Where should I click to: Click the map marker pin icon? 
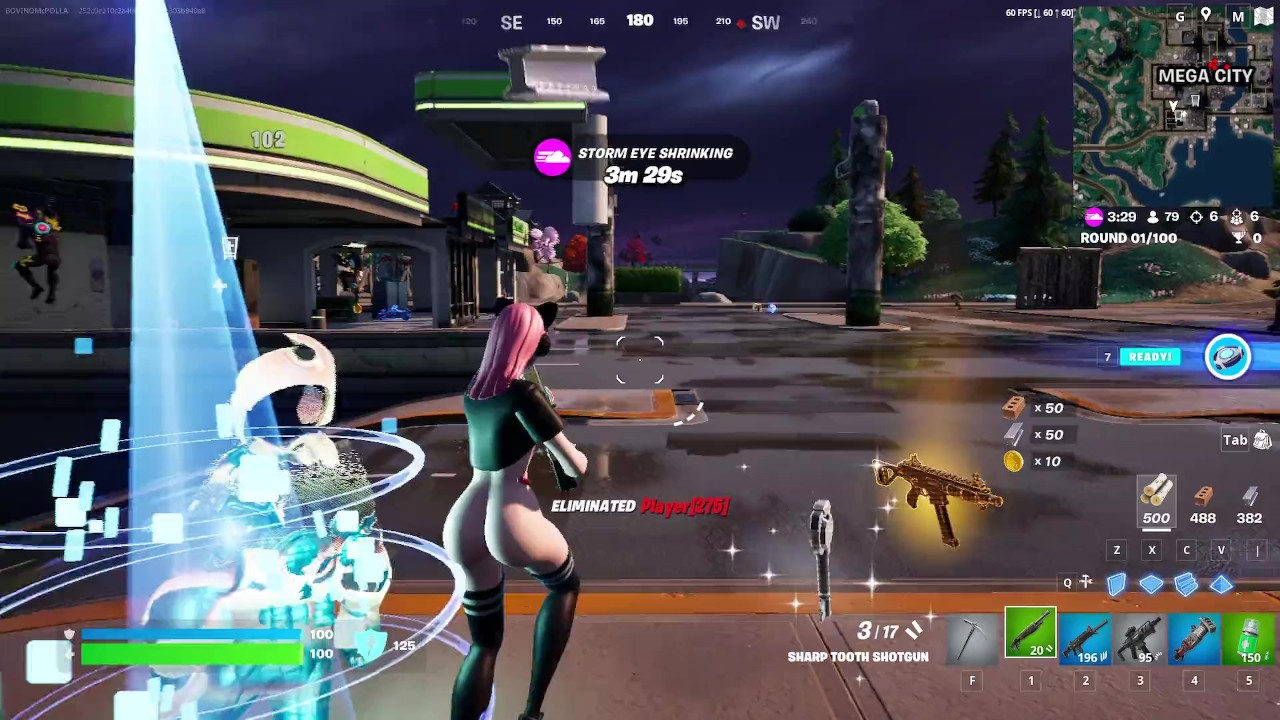[x=1206, y=15]
